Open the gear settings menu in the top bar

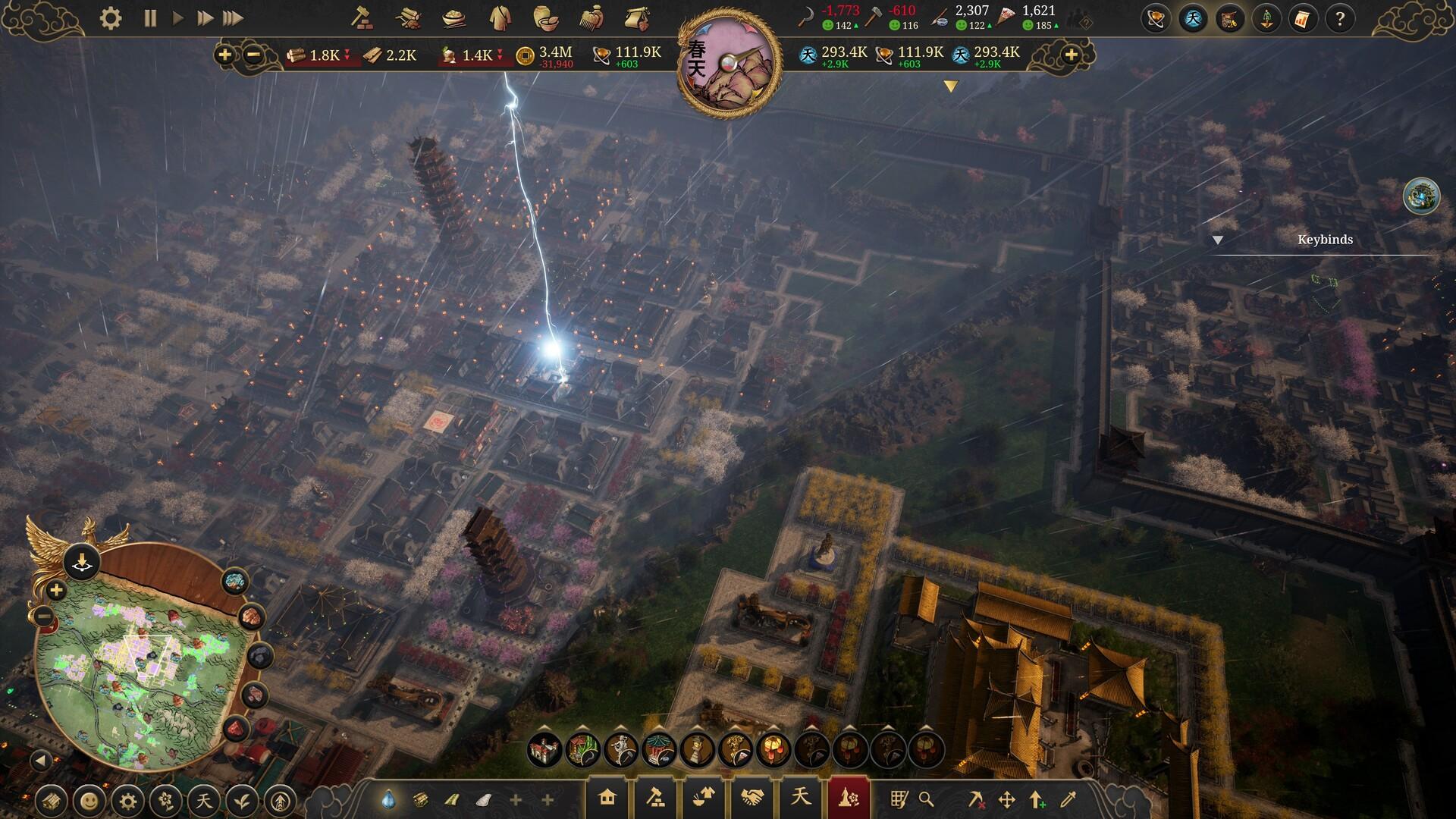(x=111, y=18)
